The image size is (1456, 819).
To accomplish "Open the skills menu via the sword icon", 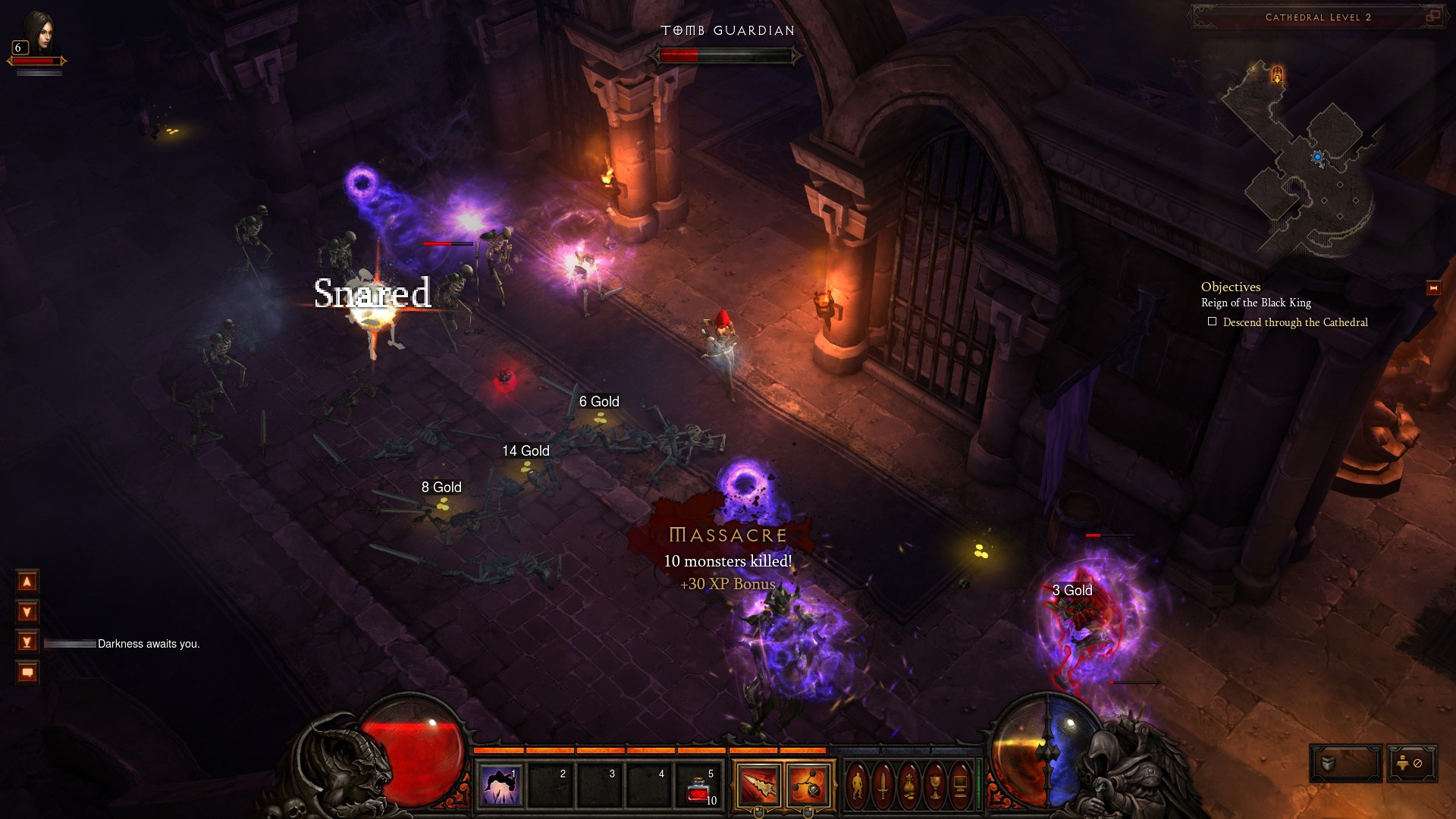I will pyautogui.click(x=883, y=786).
